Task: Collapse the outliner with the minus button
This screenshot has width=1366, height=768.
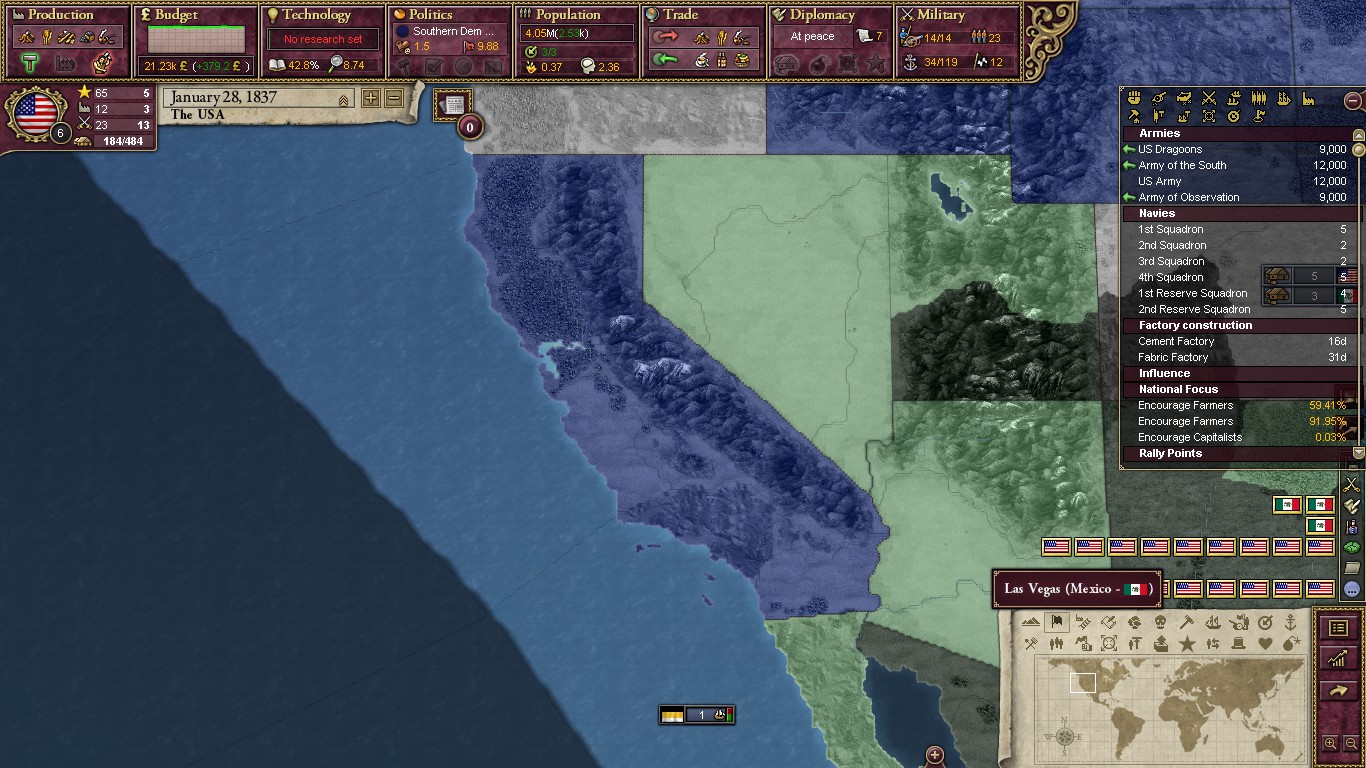Action: tap(1353, 101)
